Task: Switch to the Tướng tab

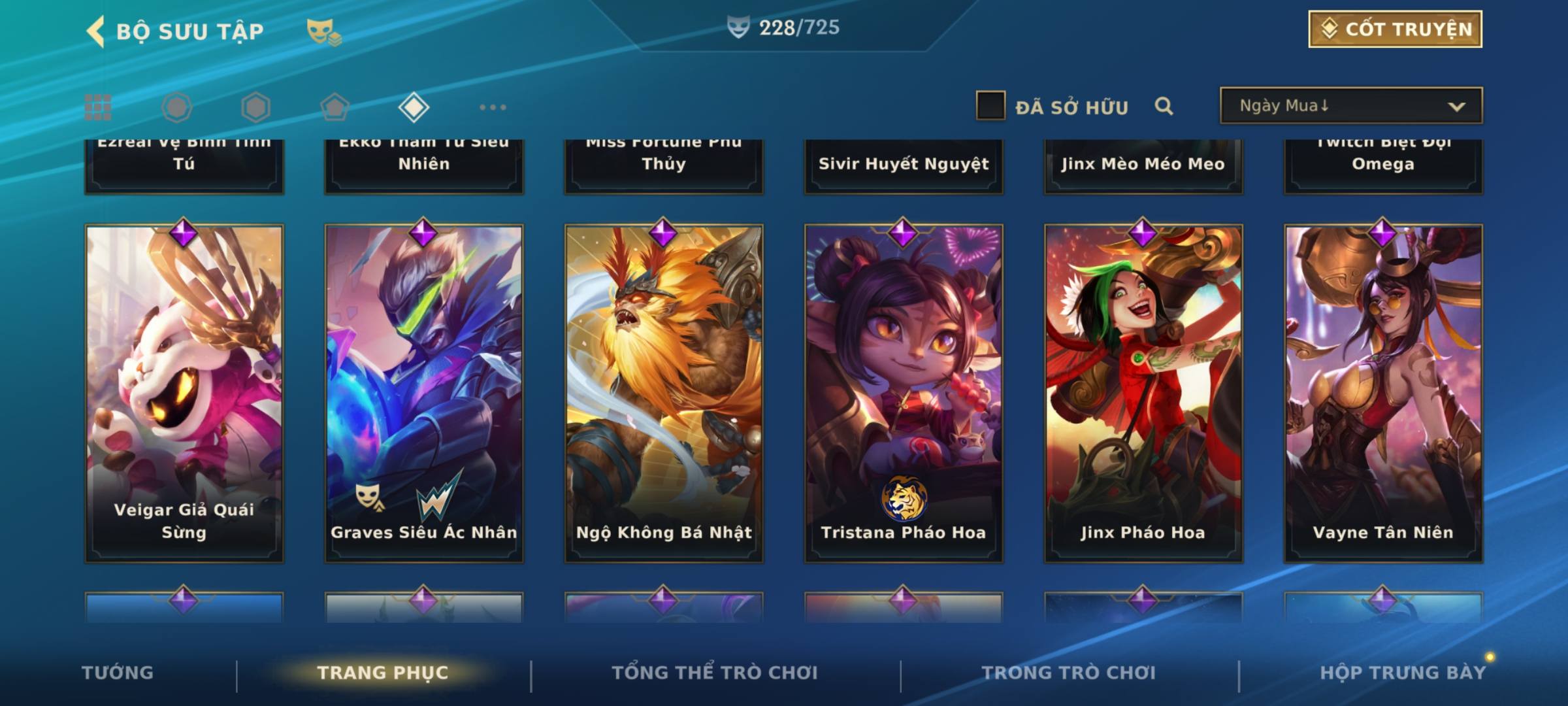Action: click(x=118, y=673)
